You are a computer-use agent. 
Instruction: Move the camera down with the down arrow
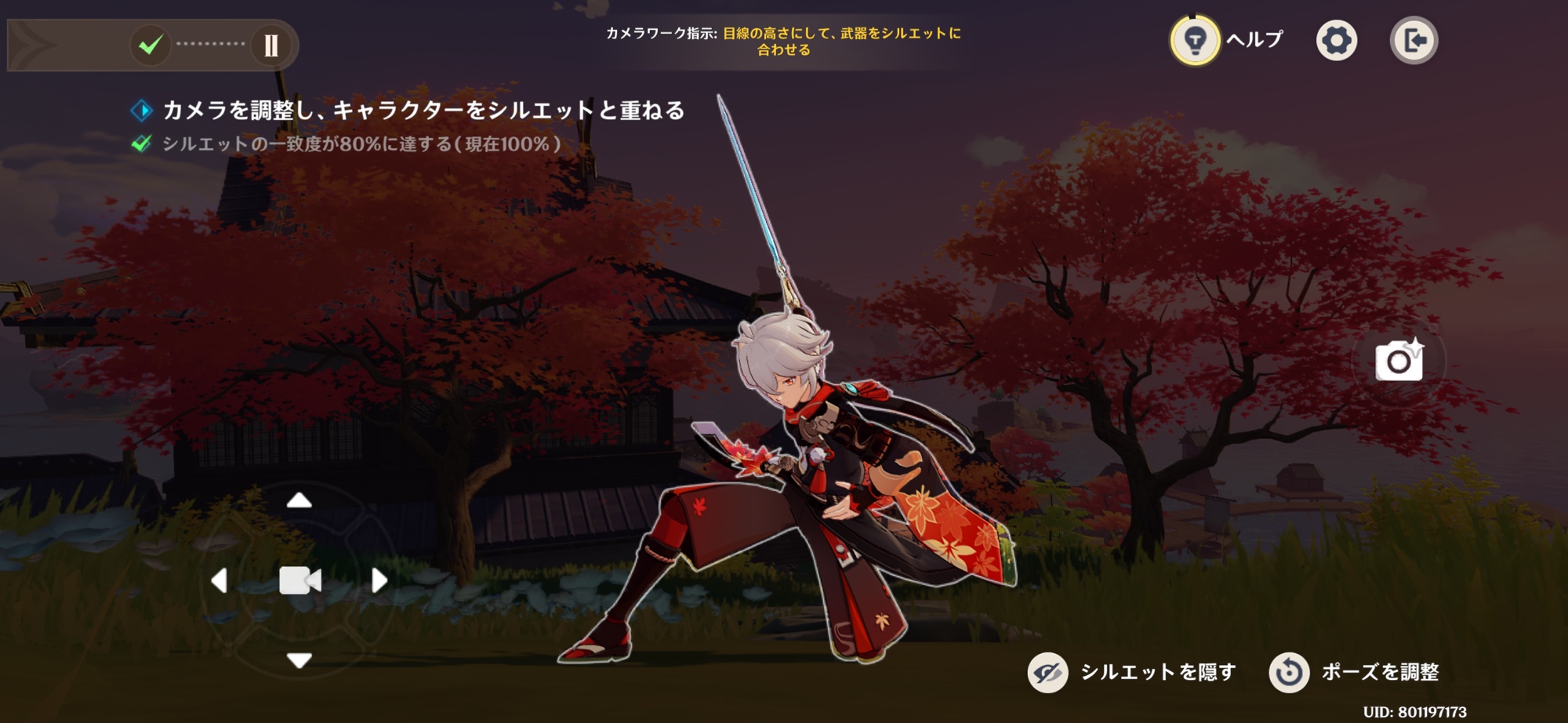point(299,660)
